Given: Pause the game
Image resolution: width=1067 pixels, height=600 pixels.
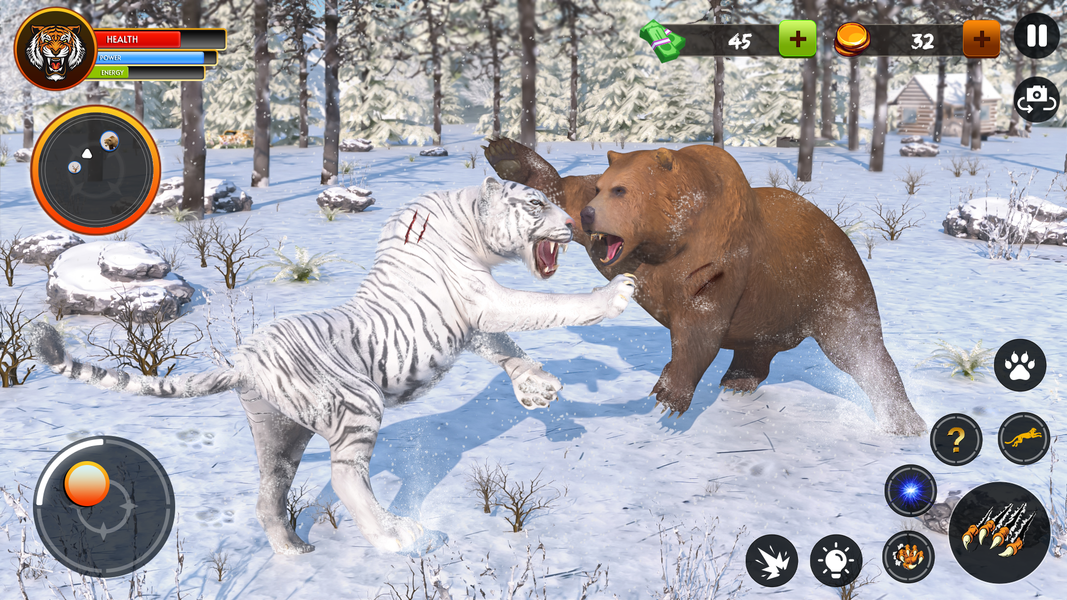Looking at the screenshot, I should click(x=1036, y=36).
